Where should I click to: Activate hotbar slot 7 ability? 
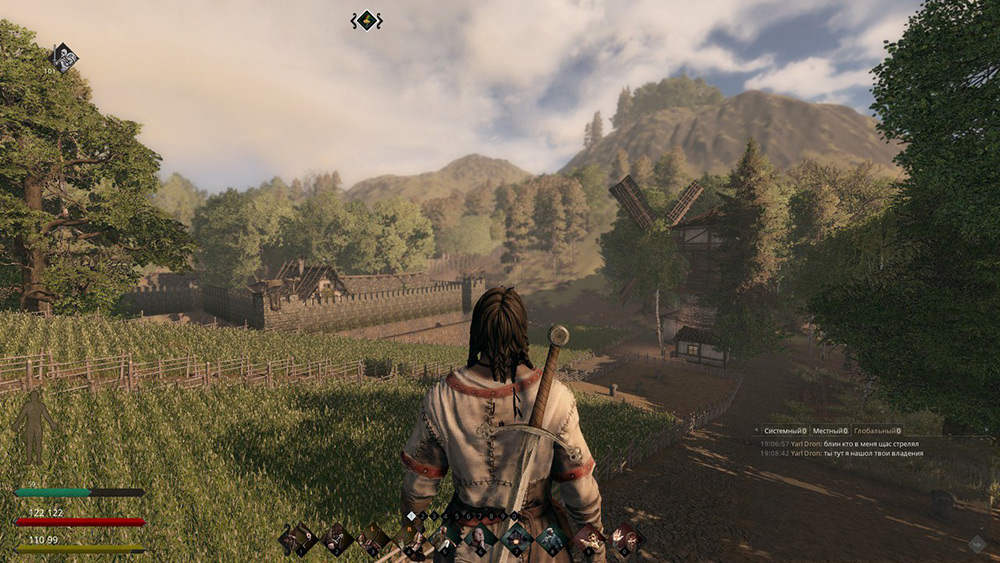coord(516,539)
